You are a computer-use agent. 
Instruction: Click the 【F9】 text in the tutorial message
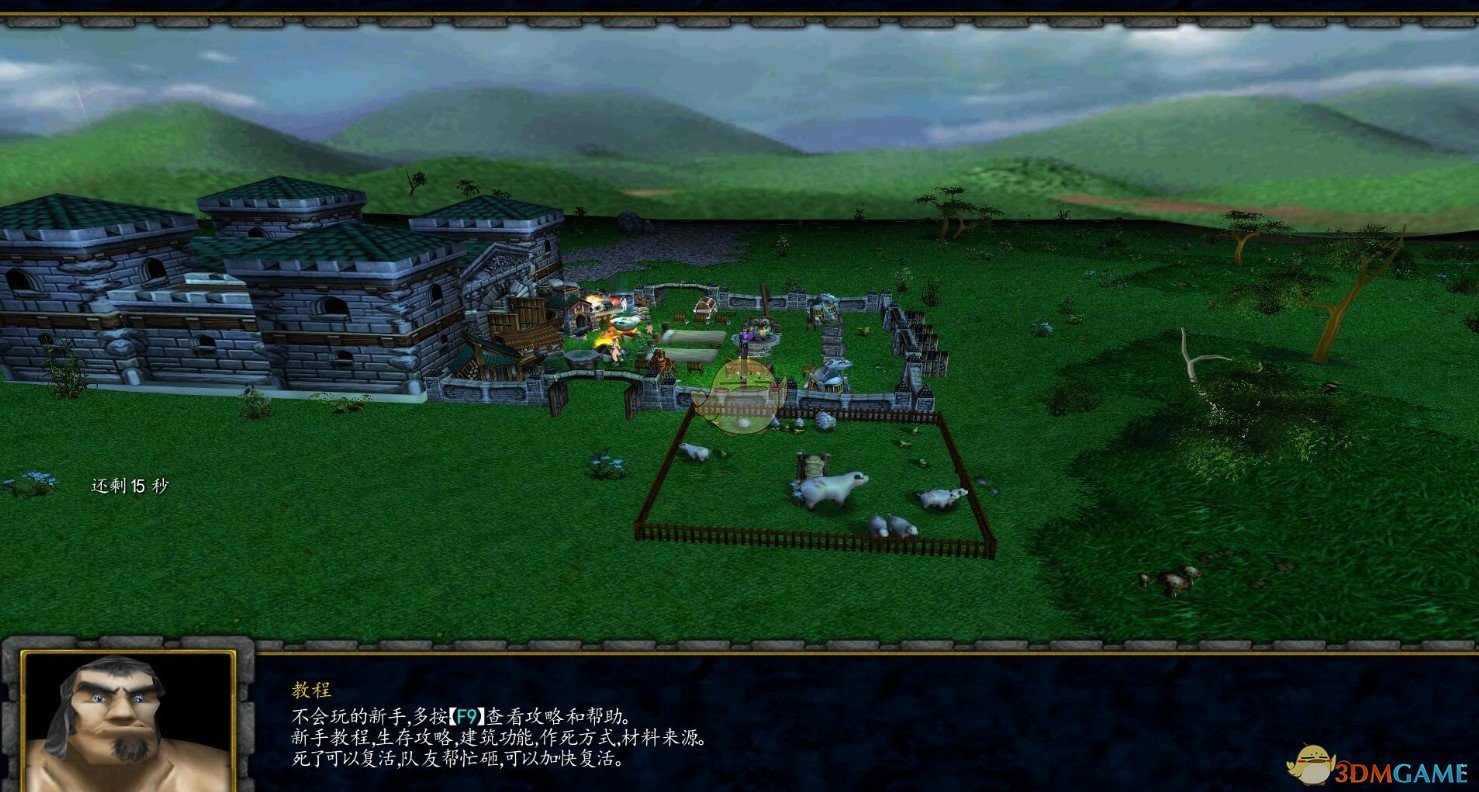tap(465, 713)
